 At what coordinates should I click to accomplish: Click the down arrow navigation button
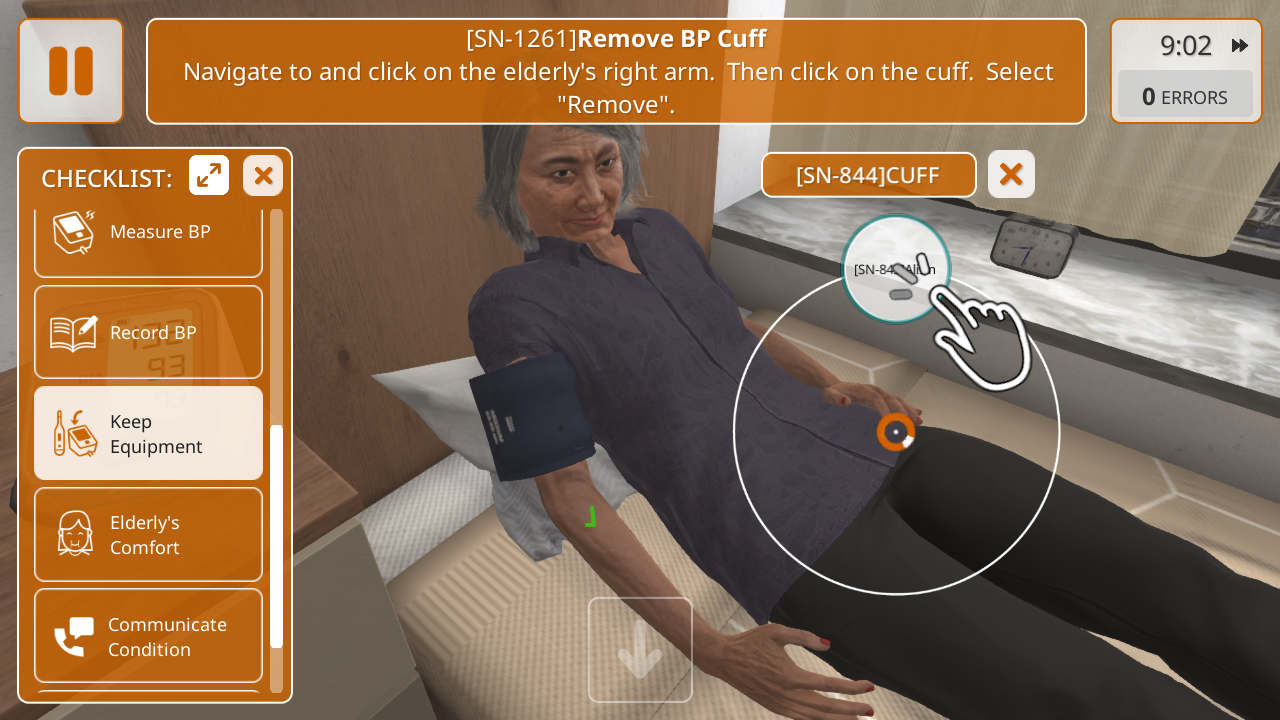click(640, 650)
